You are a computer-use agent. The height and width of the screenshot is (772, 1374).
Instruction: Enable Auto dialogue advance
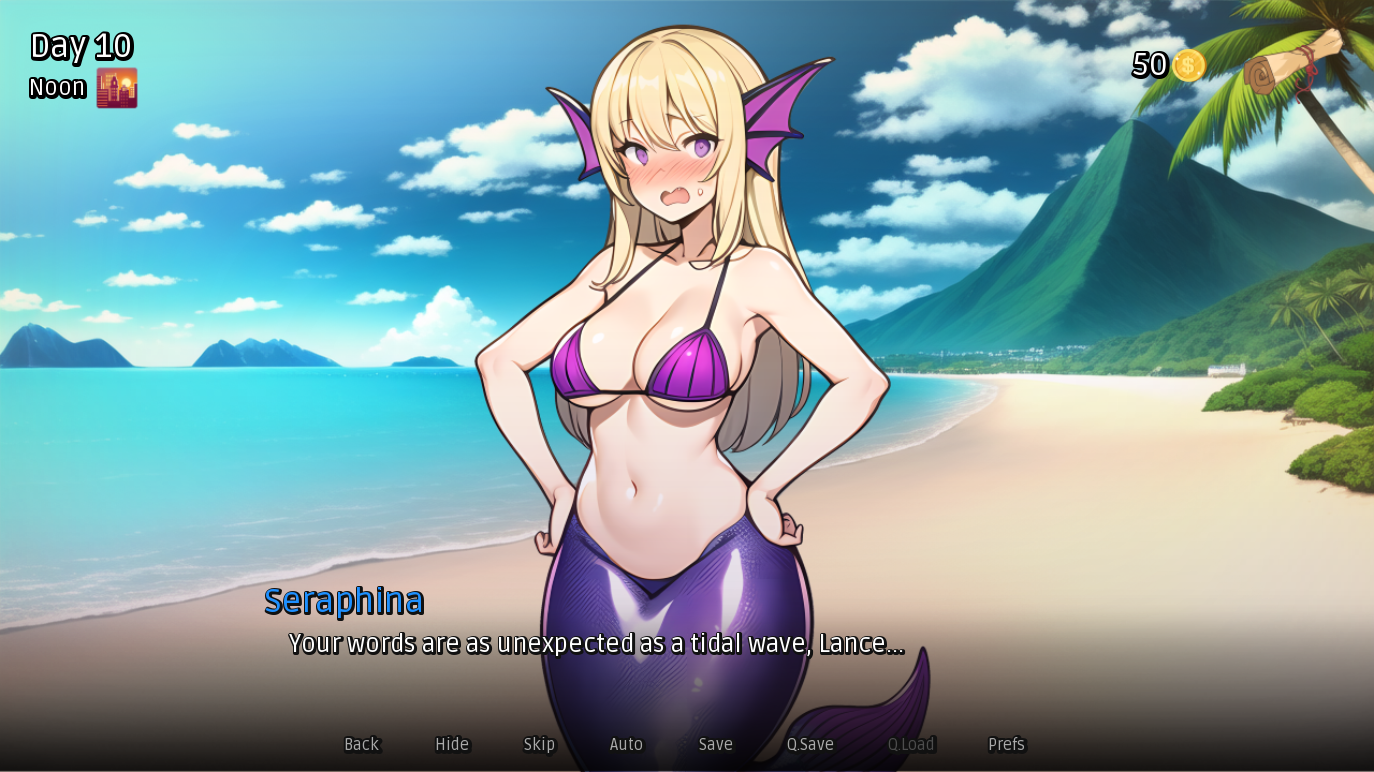pos(626,744)
